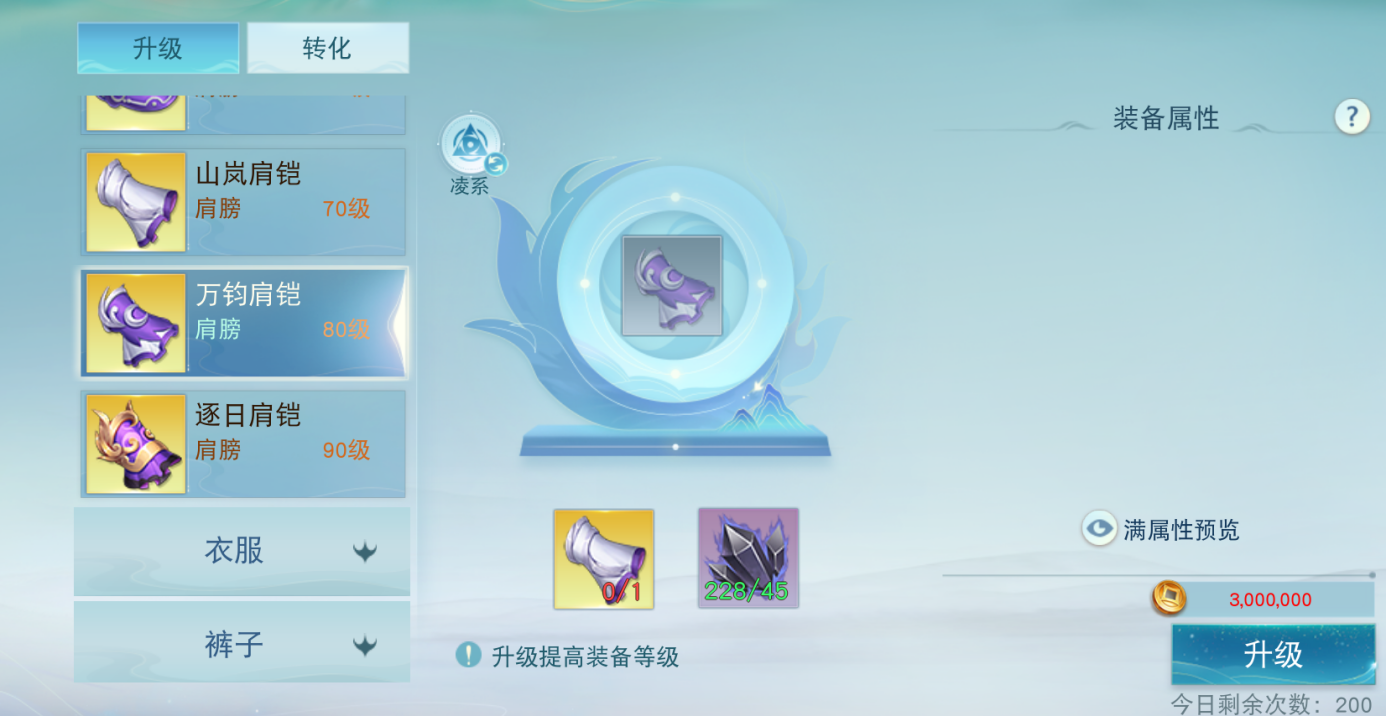Tap the dark crystal material slot
The width and height of the screenshot is (1386, 716).
[748, 558]
